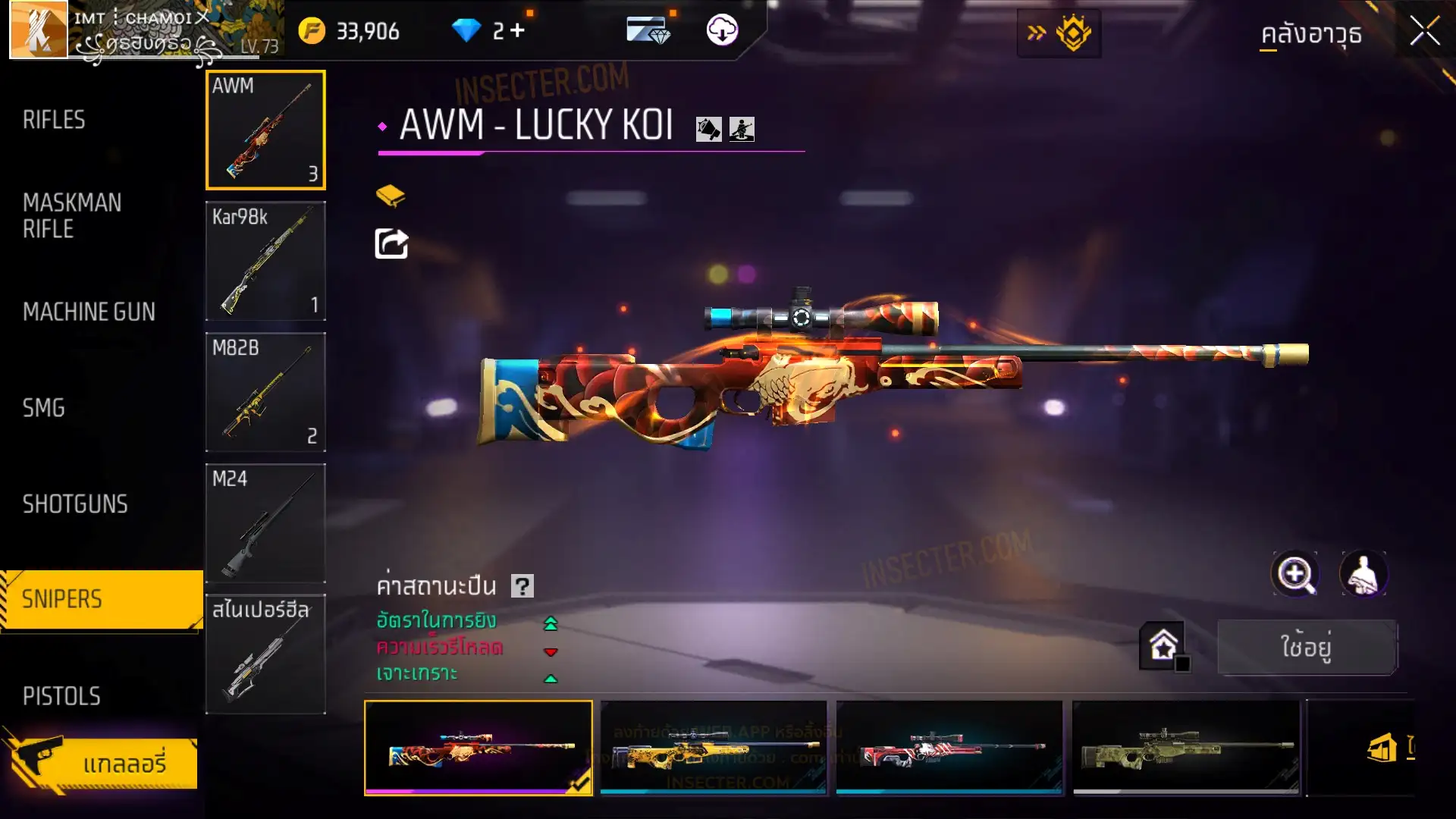Open the character preview button
The image size is (1456, 819).
[x=1363, y=574]
